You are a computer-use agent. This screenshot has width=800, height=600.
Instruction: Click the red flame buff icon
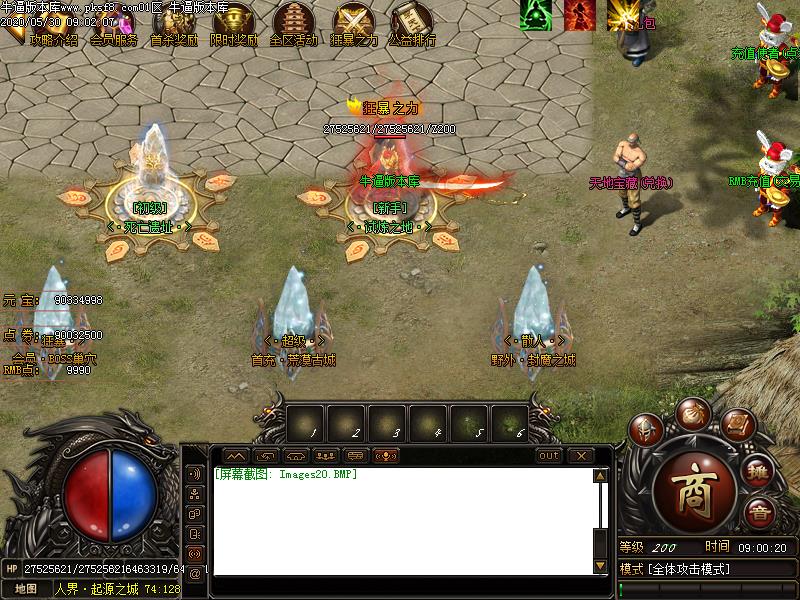pyautogui.click(x=579, y=14)
